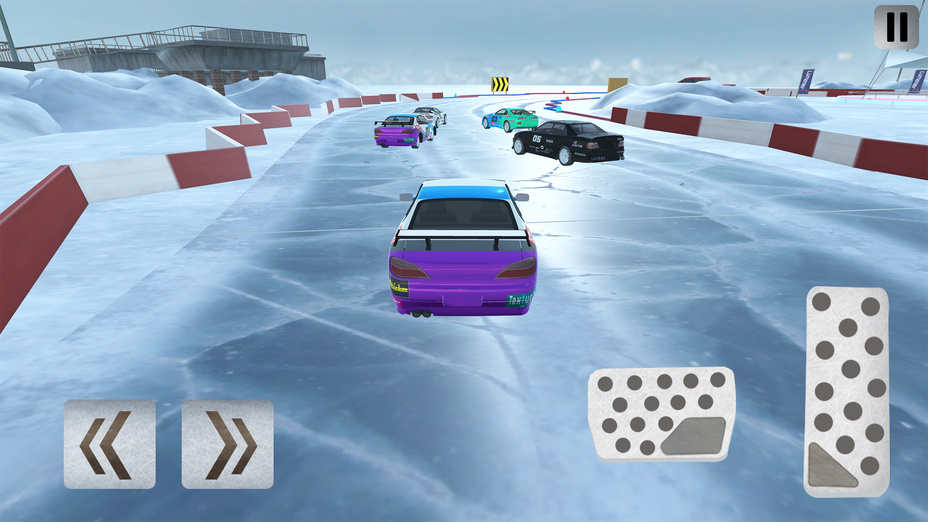Tap the wide brake pedal
The image size is (928, 522).
pos(661,414)
